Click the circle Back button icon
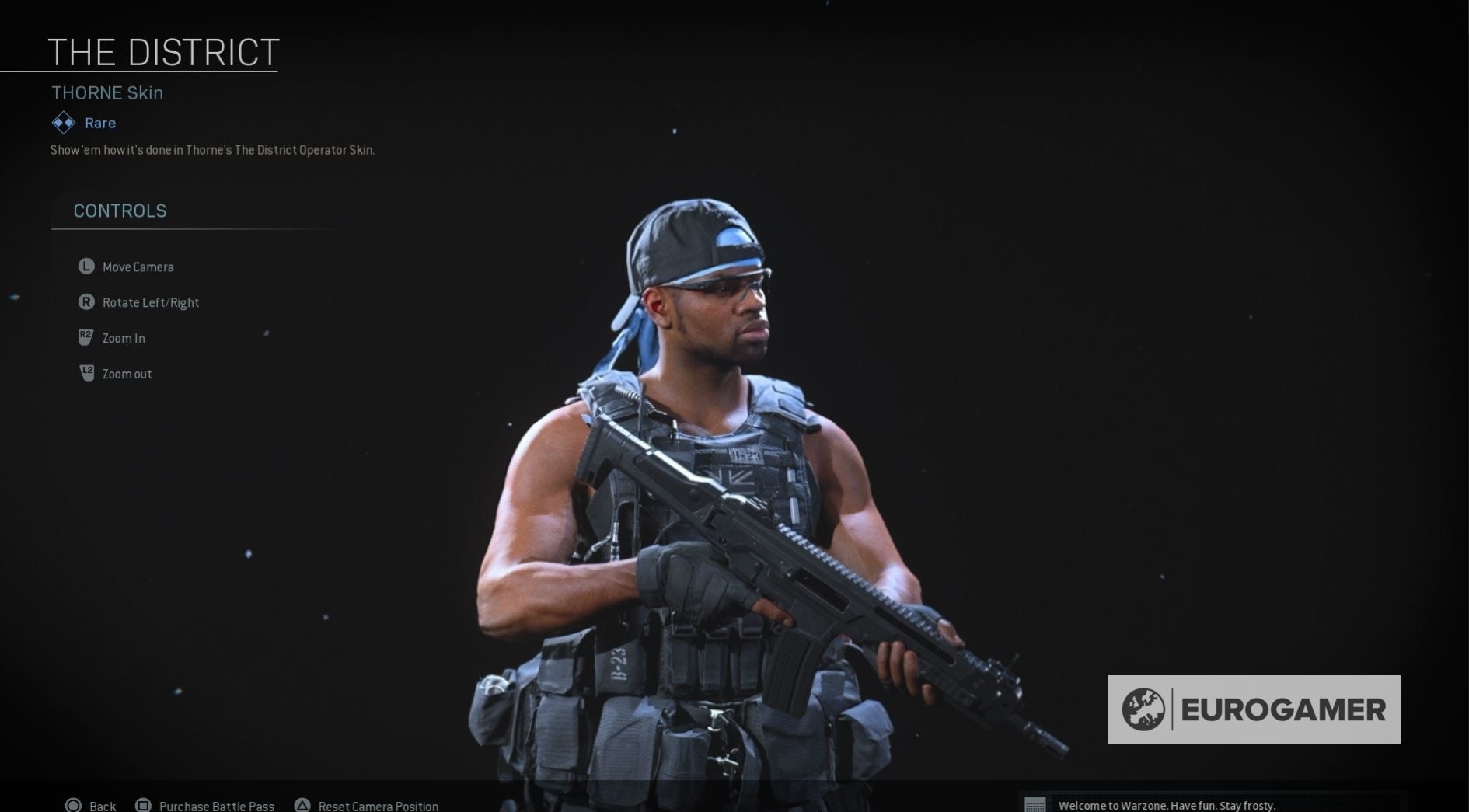The height and width of the screenshot is (812, 1469). pyautogui.click(x=75, y=806)
